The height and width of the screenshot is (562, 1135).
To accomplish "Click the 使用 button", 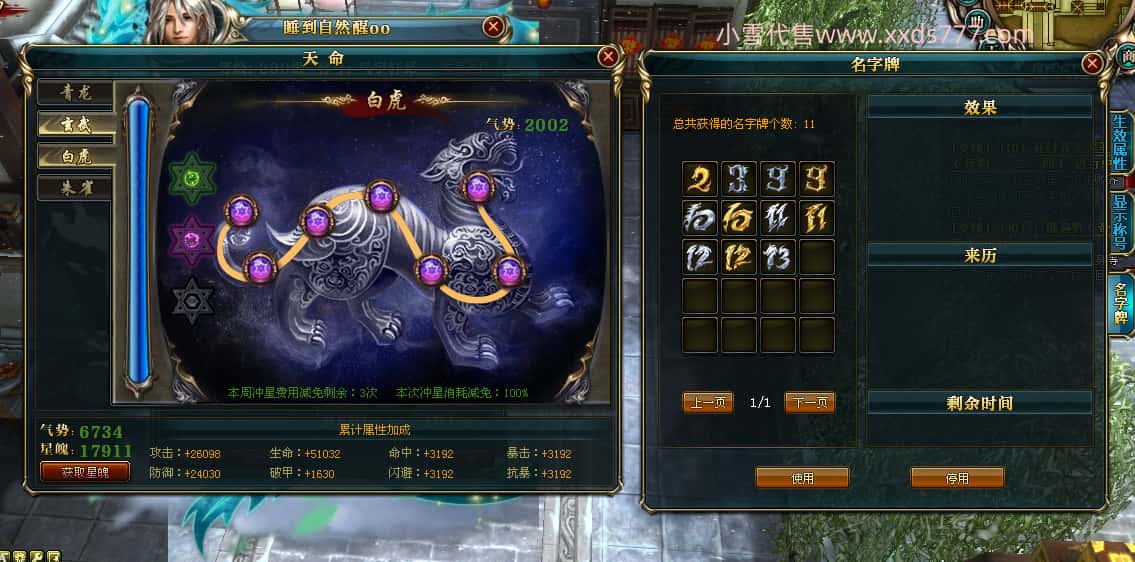I will point(802,478).
